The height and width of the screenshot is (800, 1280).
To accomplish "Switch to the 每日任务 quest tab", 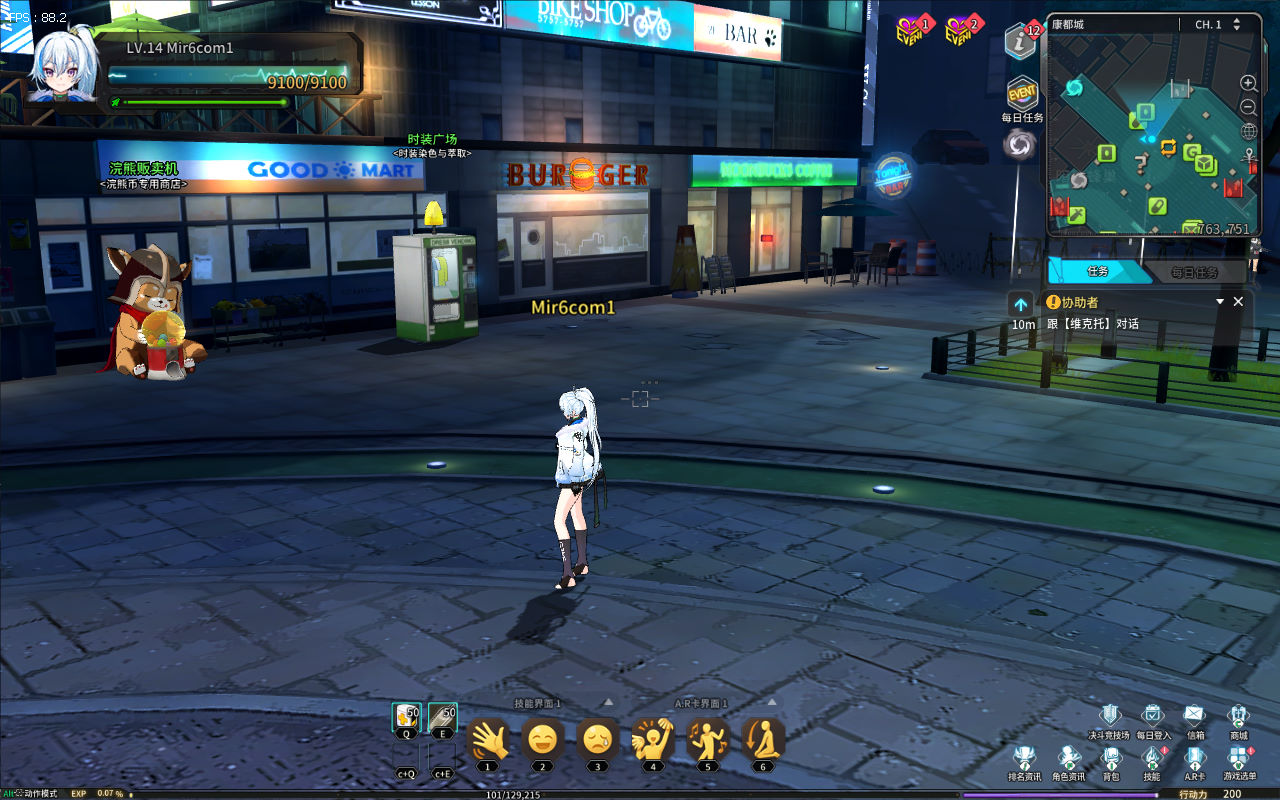I will pos(1194,272).
